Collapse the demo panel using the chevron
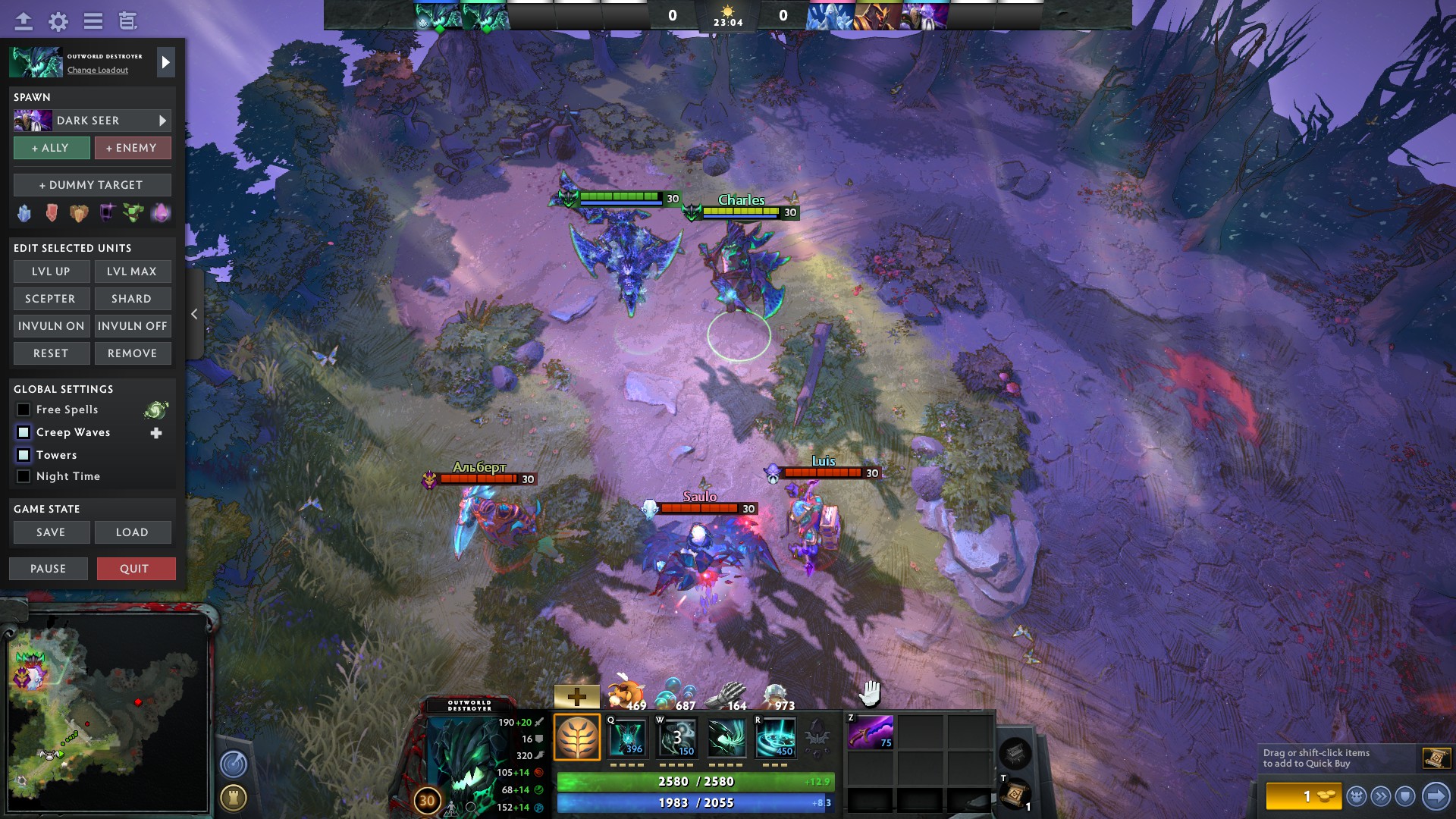 tap(194, 313)
